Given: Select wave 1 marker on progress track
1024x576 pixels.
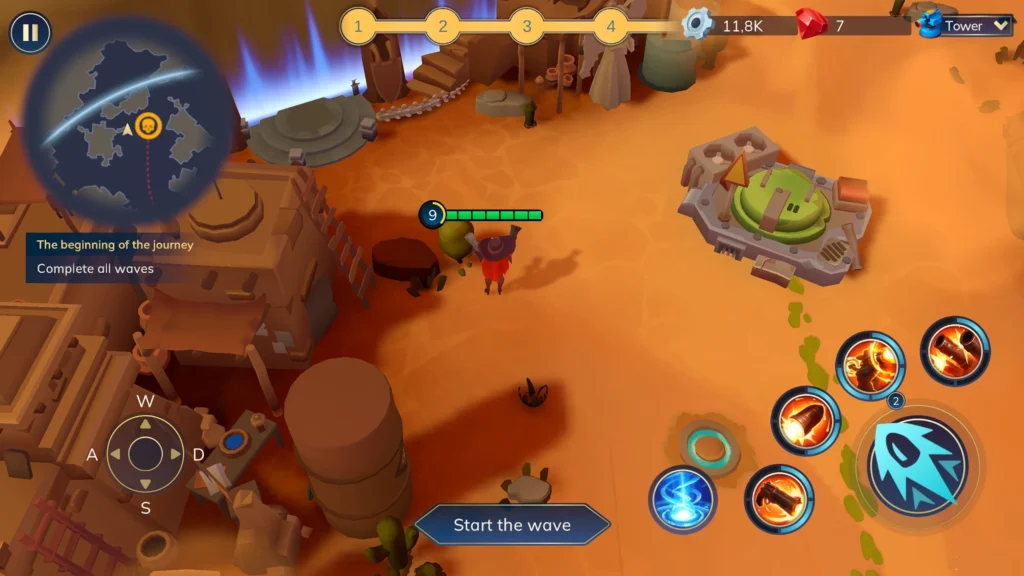Looking at the screenshot, I should (359, 26).
